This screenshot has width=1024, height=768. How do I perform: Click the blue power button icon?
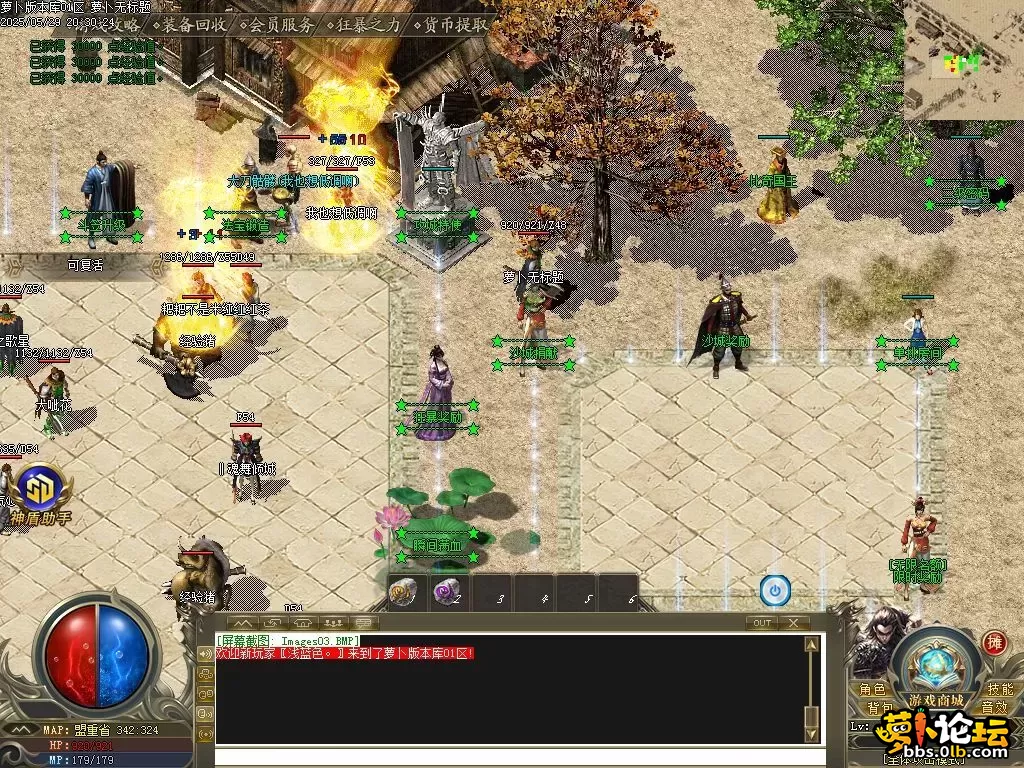775,590
